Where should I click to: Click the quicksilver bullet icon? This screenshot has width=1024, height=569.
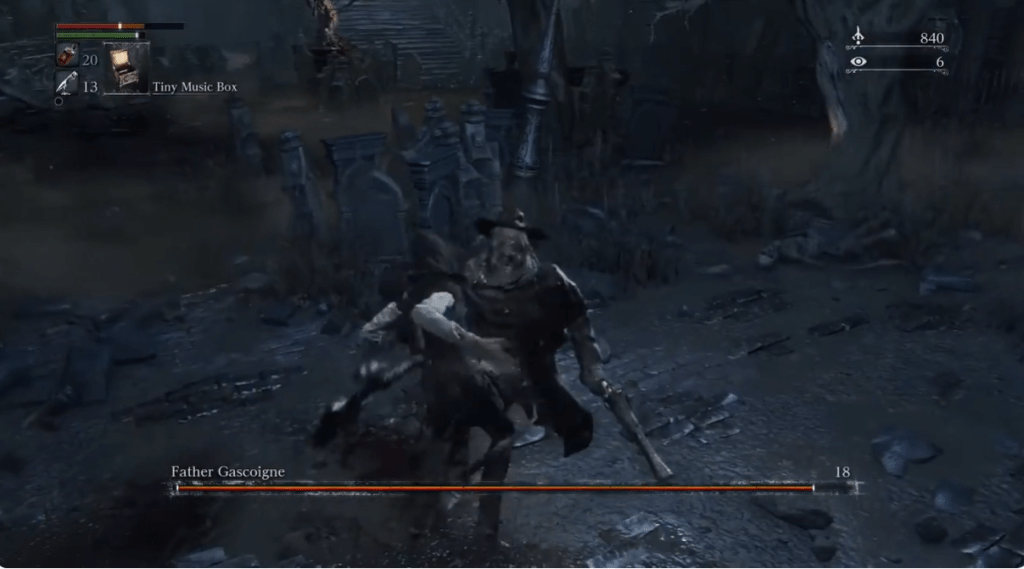pos(67,84)
